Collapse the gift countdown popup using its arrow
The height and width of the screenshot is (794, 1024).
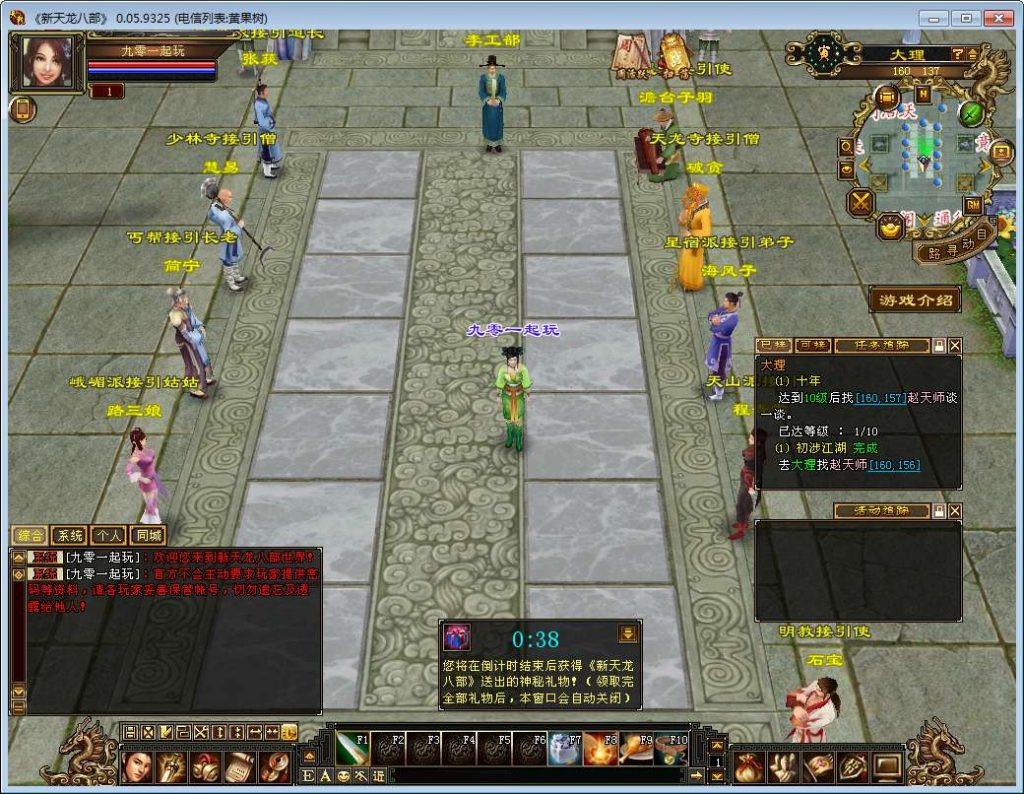627,633
